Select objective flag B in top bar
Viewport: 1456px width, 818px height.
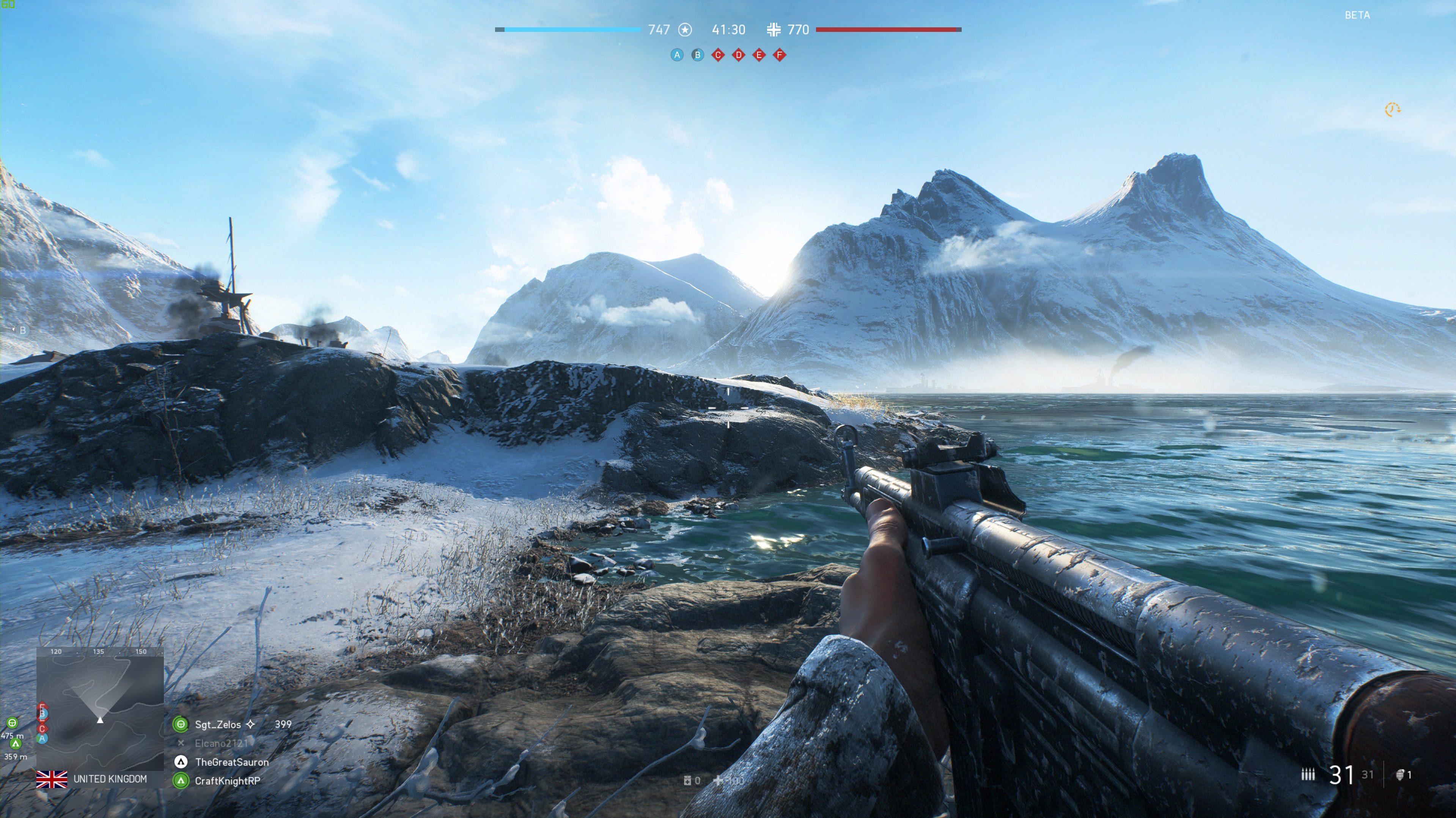pos(698,55)
